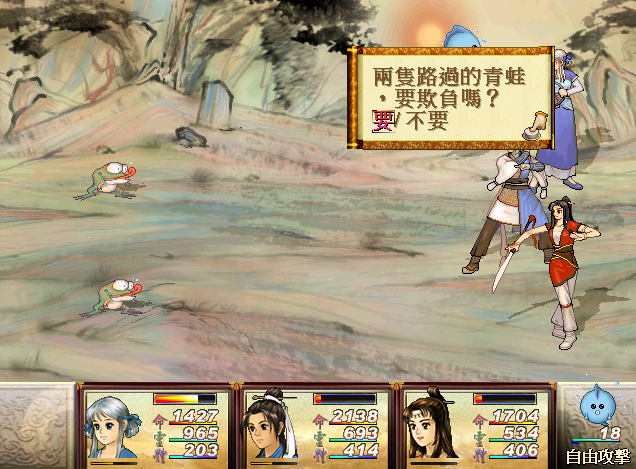Screen dimensions: 636x469
Task: Toggle the 自由攻擊 battle mode label
Action: tap(597, 455)
